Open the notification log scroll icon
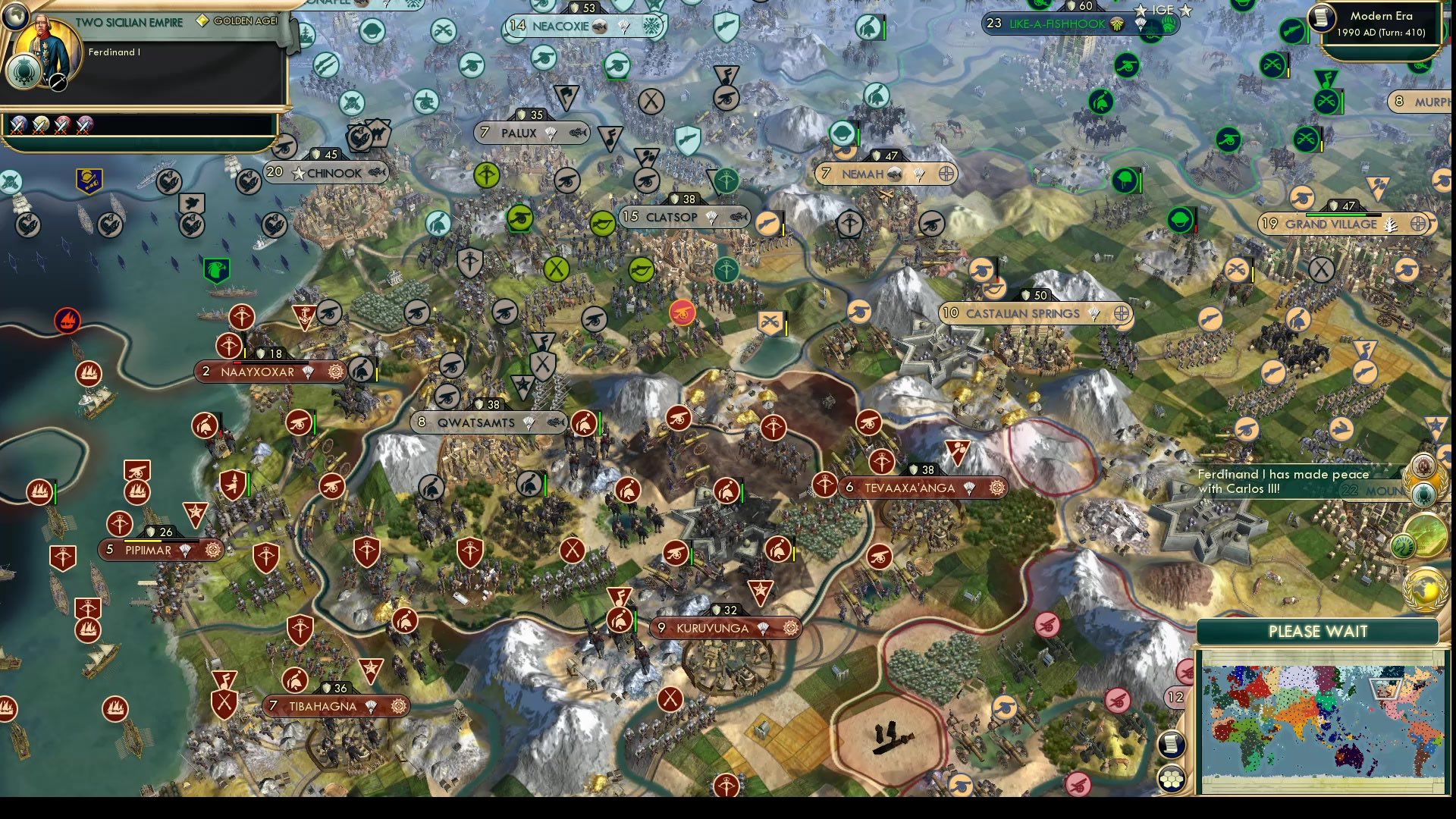 (x=1171, y=743)
